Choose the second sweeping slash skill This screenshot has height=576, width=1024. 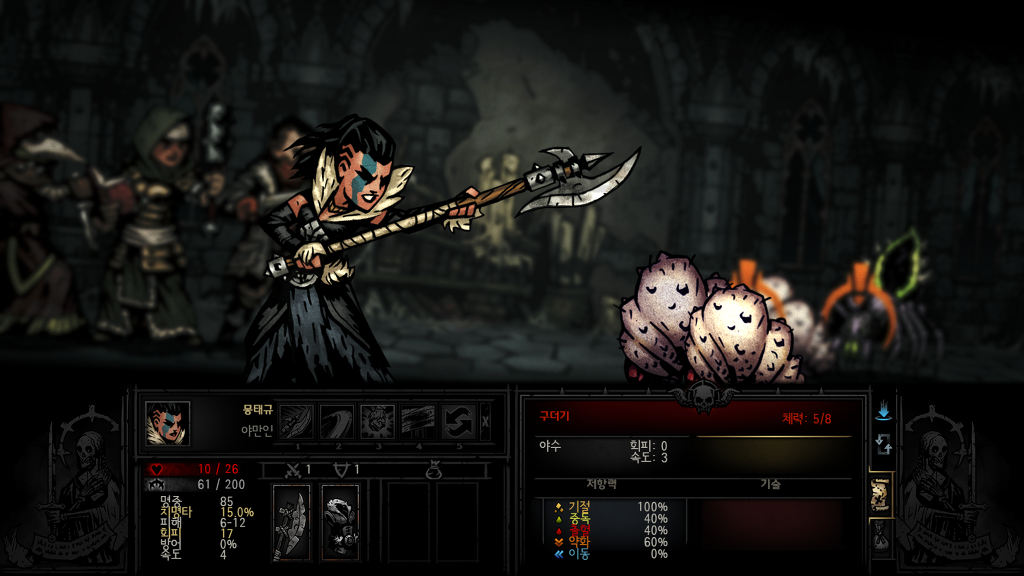coord(337,421)
